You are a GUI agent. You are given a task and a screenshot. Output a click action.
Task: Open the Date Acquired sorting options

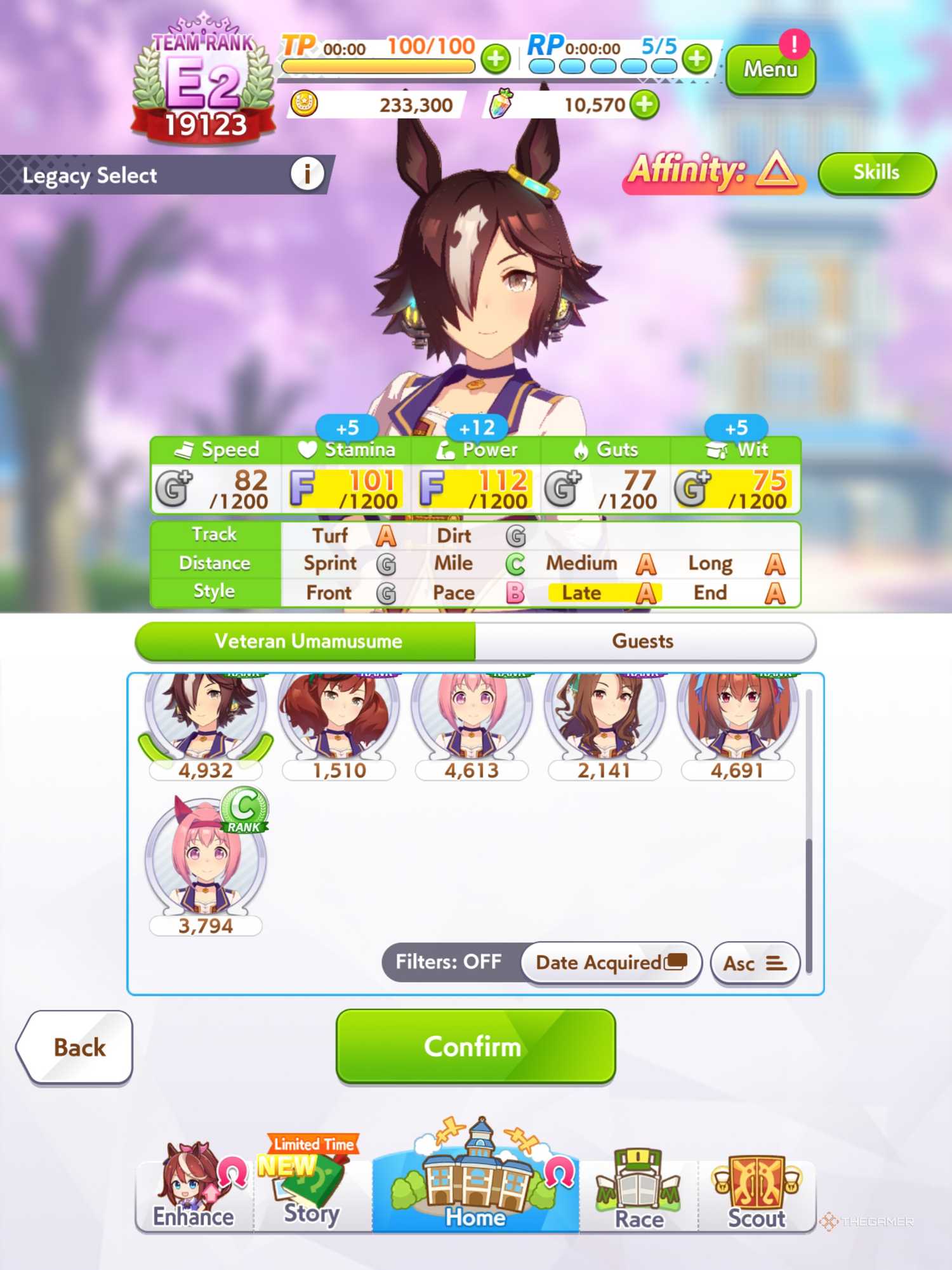[611, 962]
